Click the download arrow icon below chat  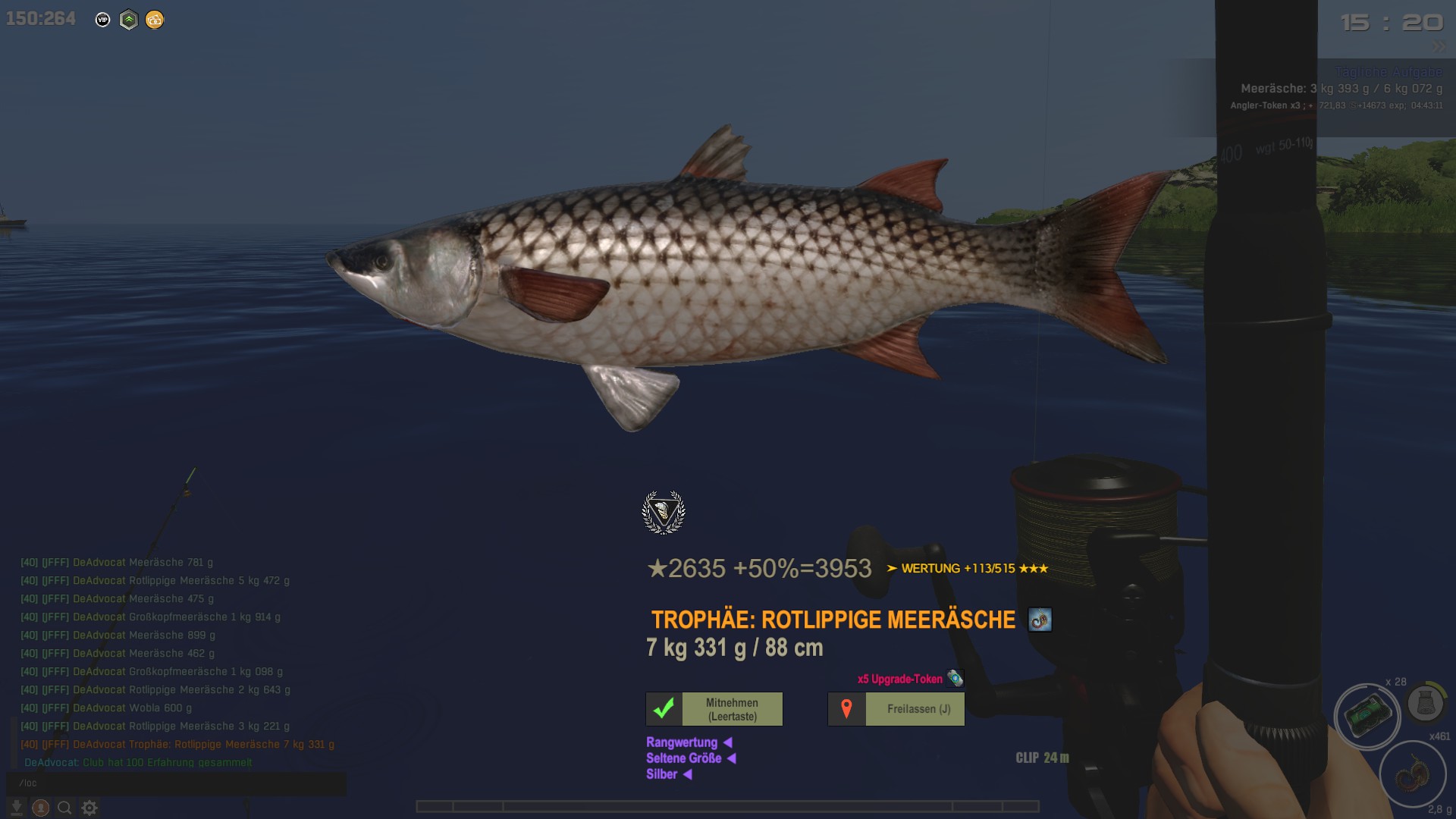click(16, 808)
